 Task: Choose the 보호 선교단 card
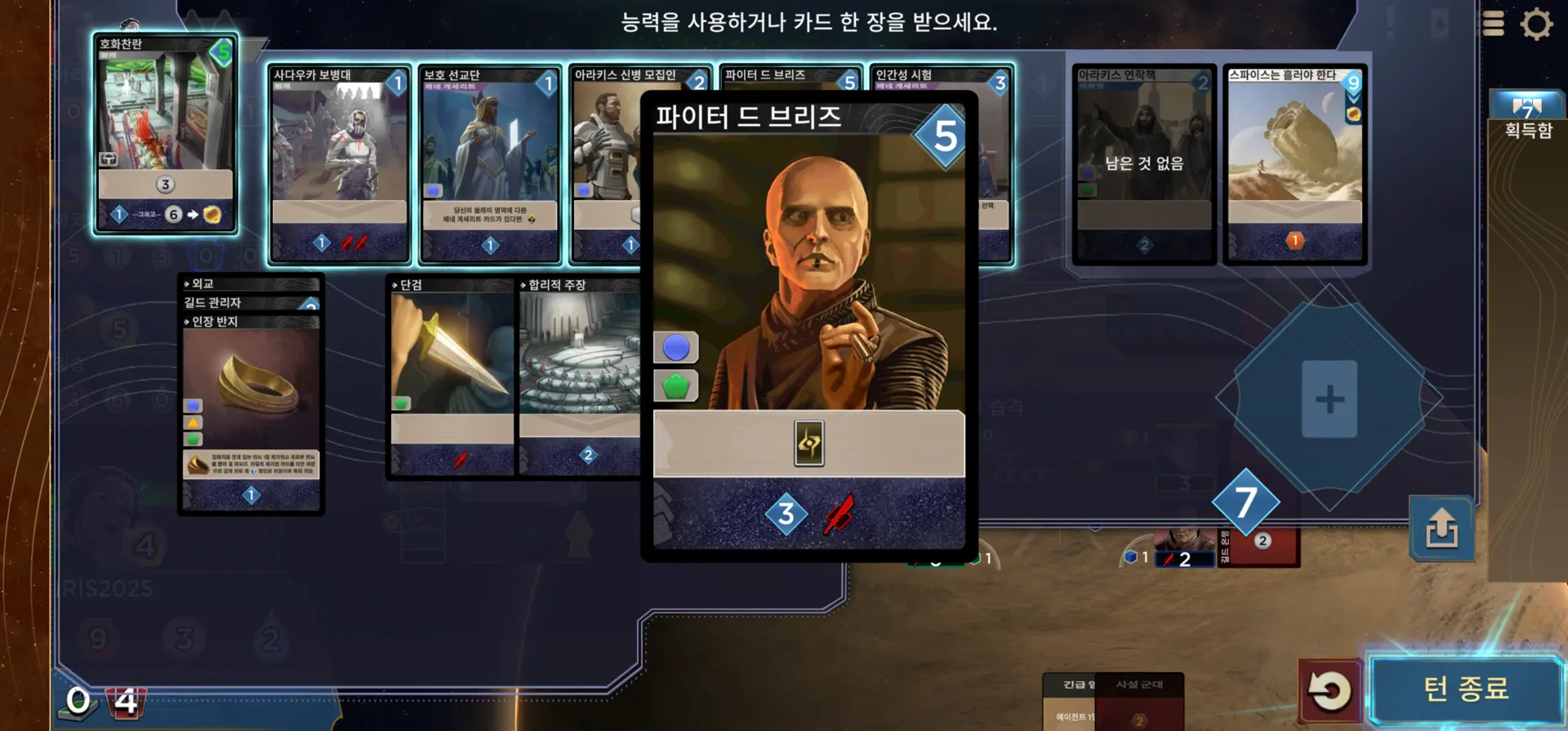[489, 163]
